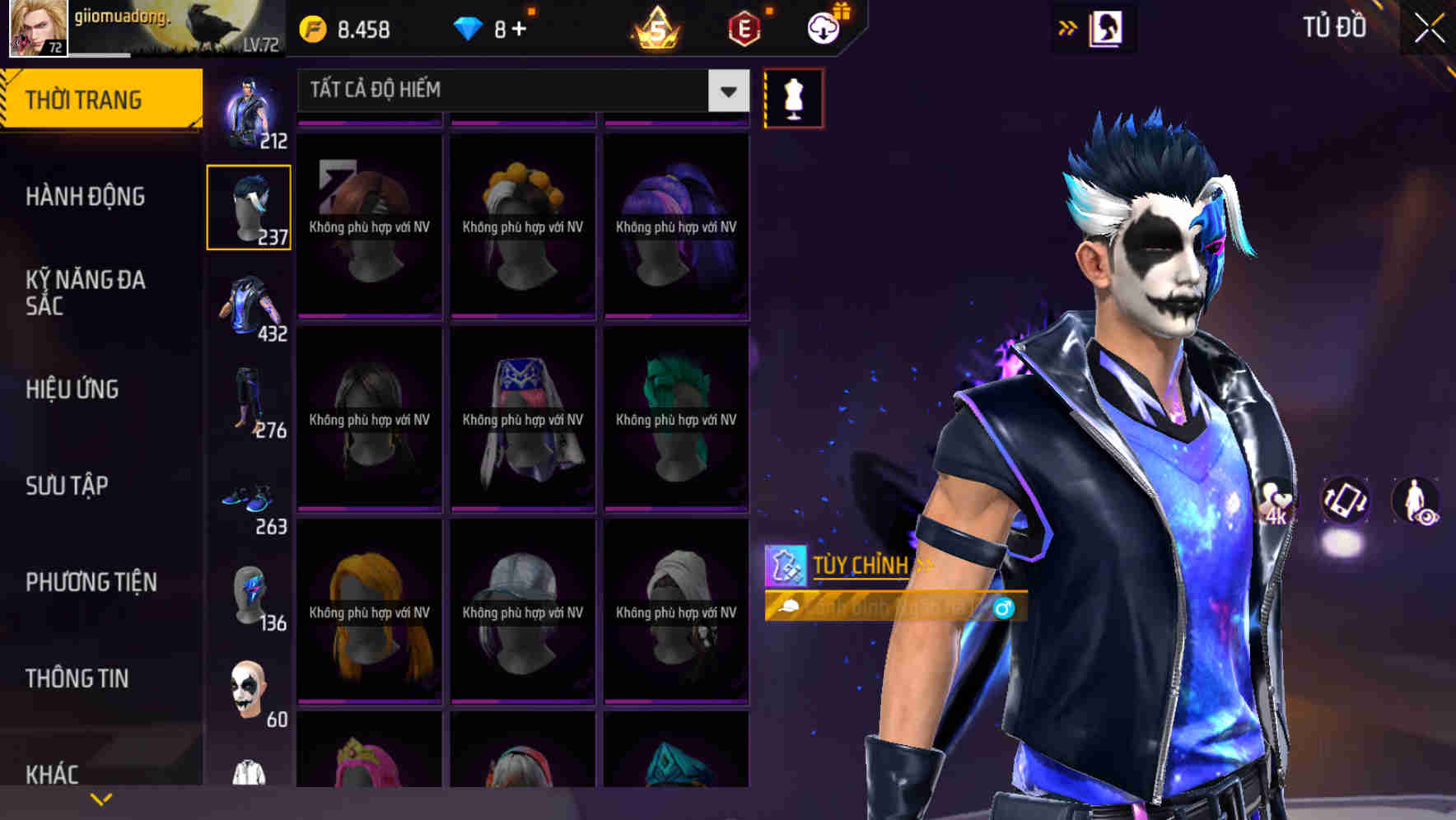Select the pants category icon
This screenshot has height=820, width=1456.
[x=249, y=399]
